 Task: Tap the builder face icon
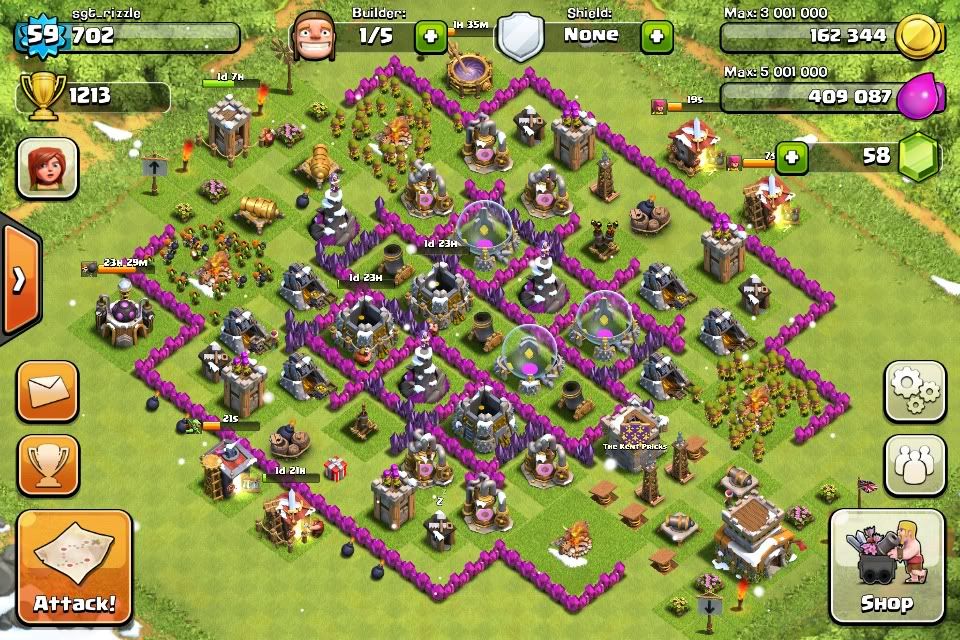(318, 38)
